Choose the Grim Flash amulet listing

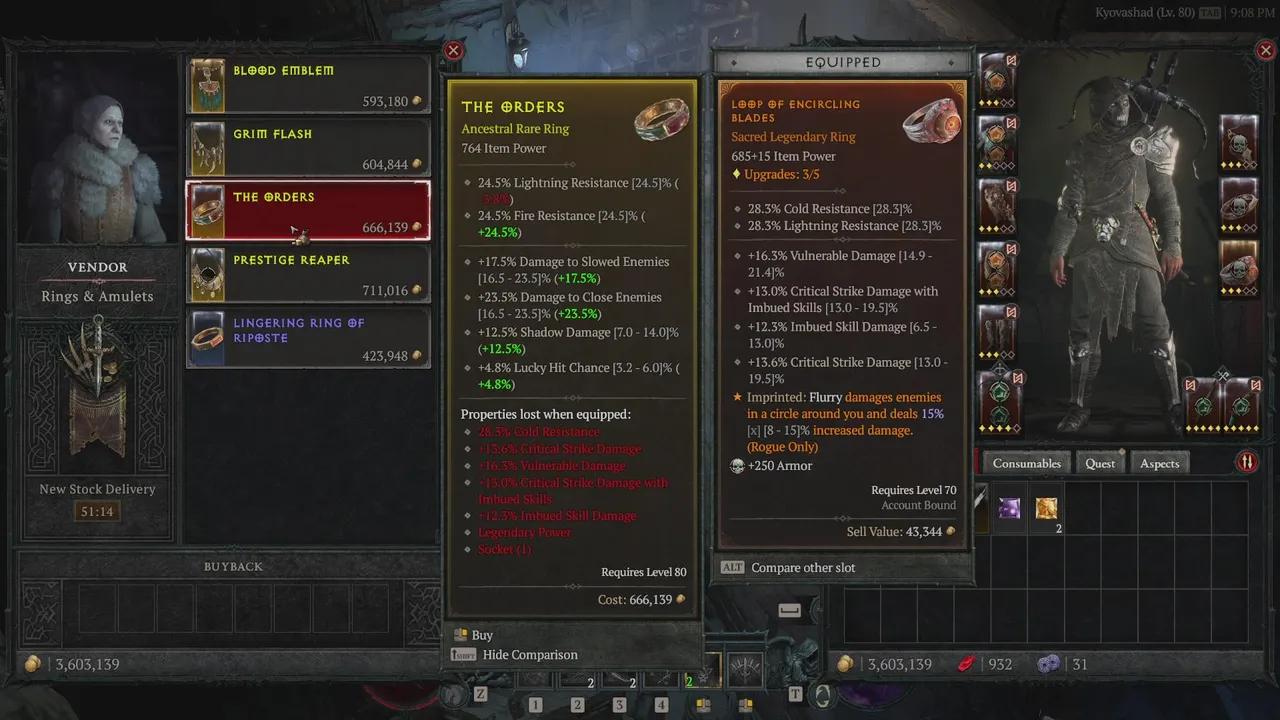point(308,148)
